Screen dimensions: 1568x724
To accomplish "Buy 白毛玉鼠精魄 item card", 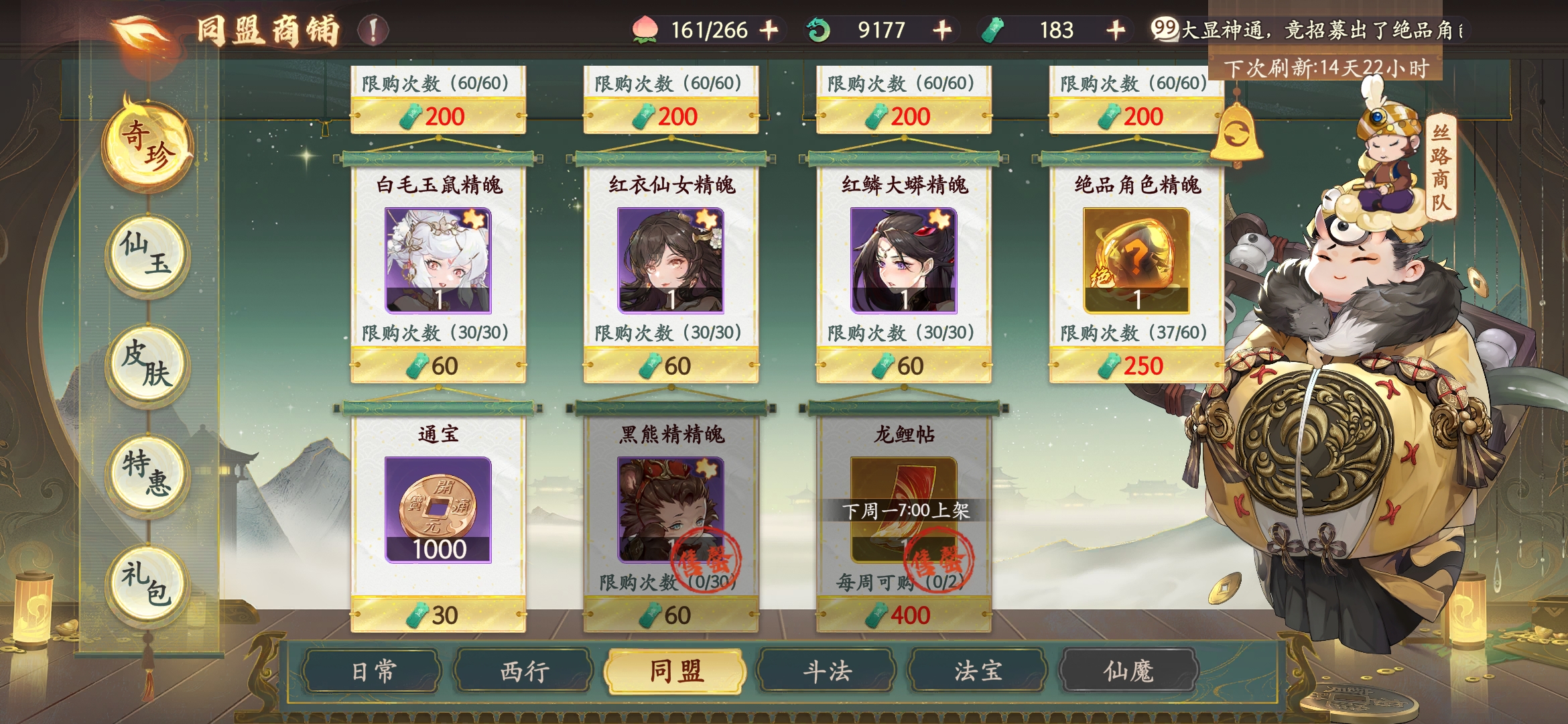I will pos(438,261).
